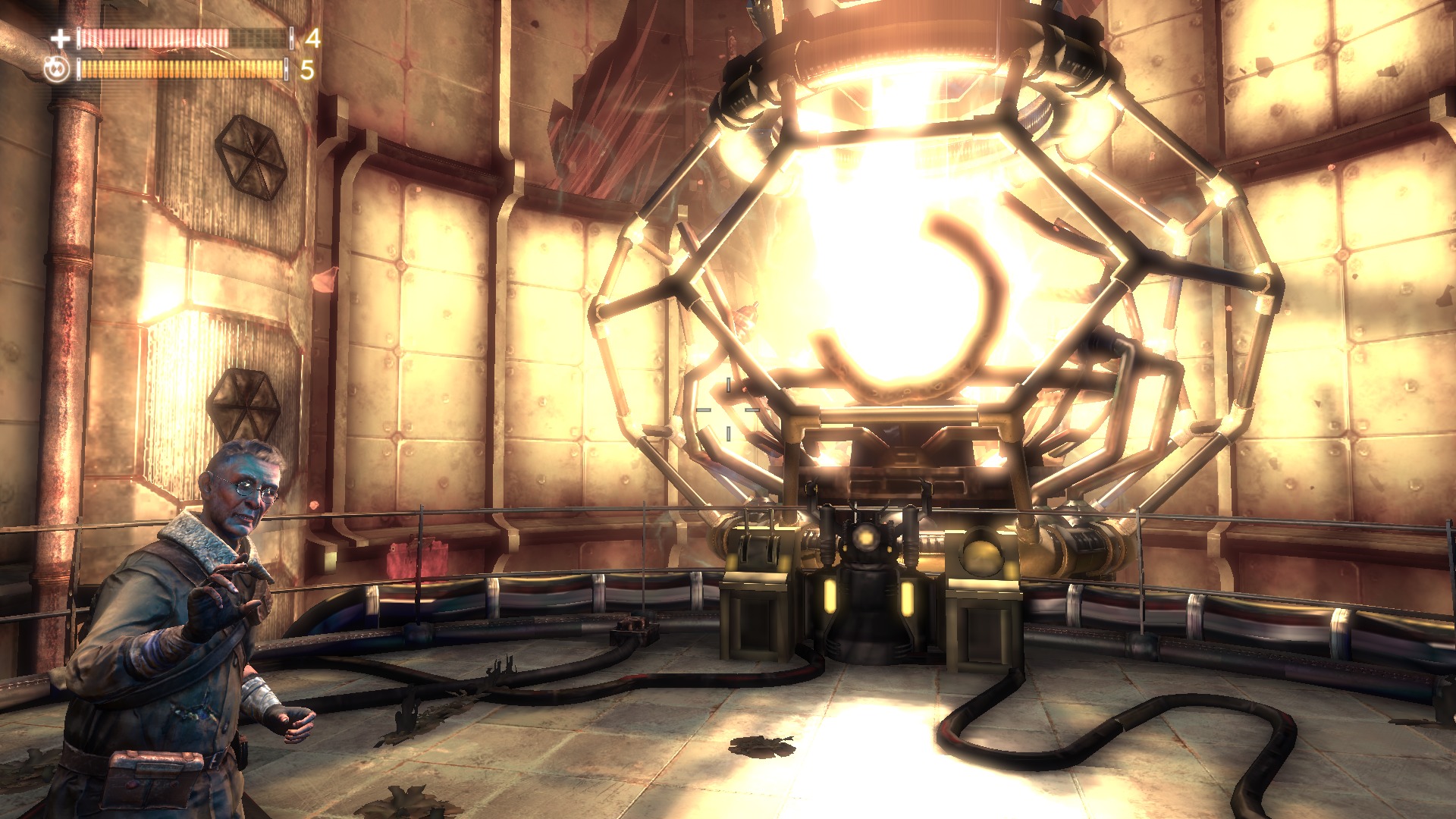Click the health cross medkit icon
Viewport: 1456px width, 819px height.
click(61, 38)
